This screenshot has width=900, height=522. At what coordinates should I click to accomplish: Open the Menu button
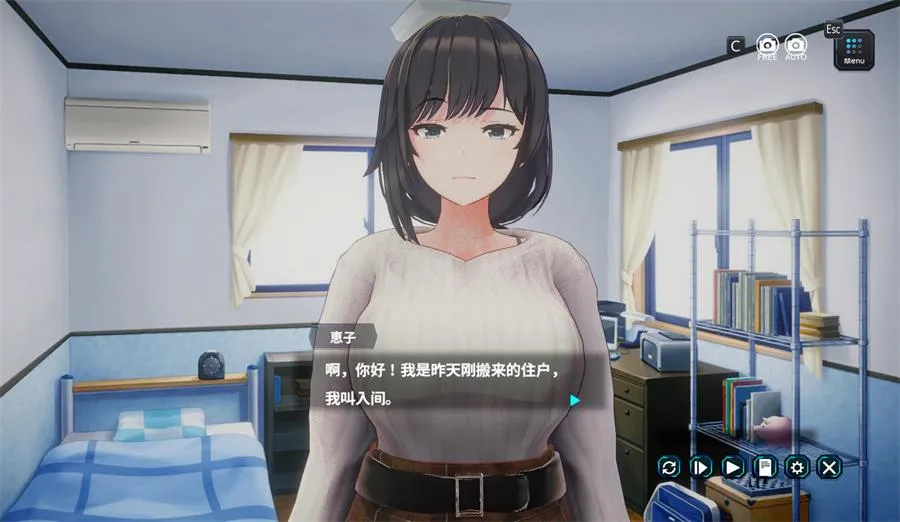click(x=855, y=49)
